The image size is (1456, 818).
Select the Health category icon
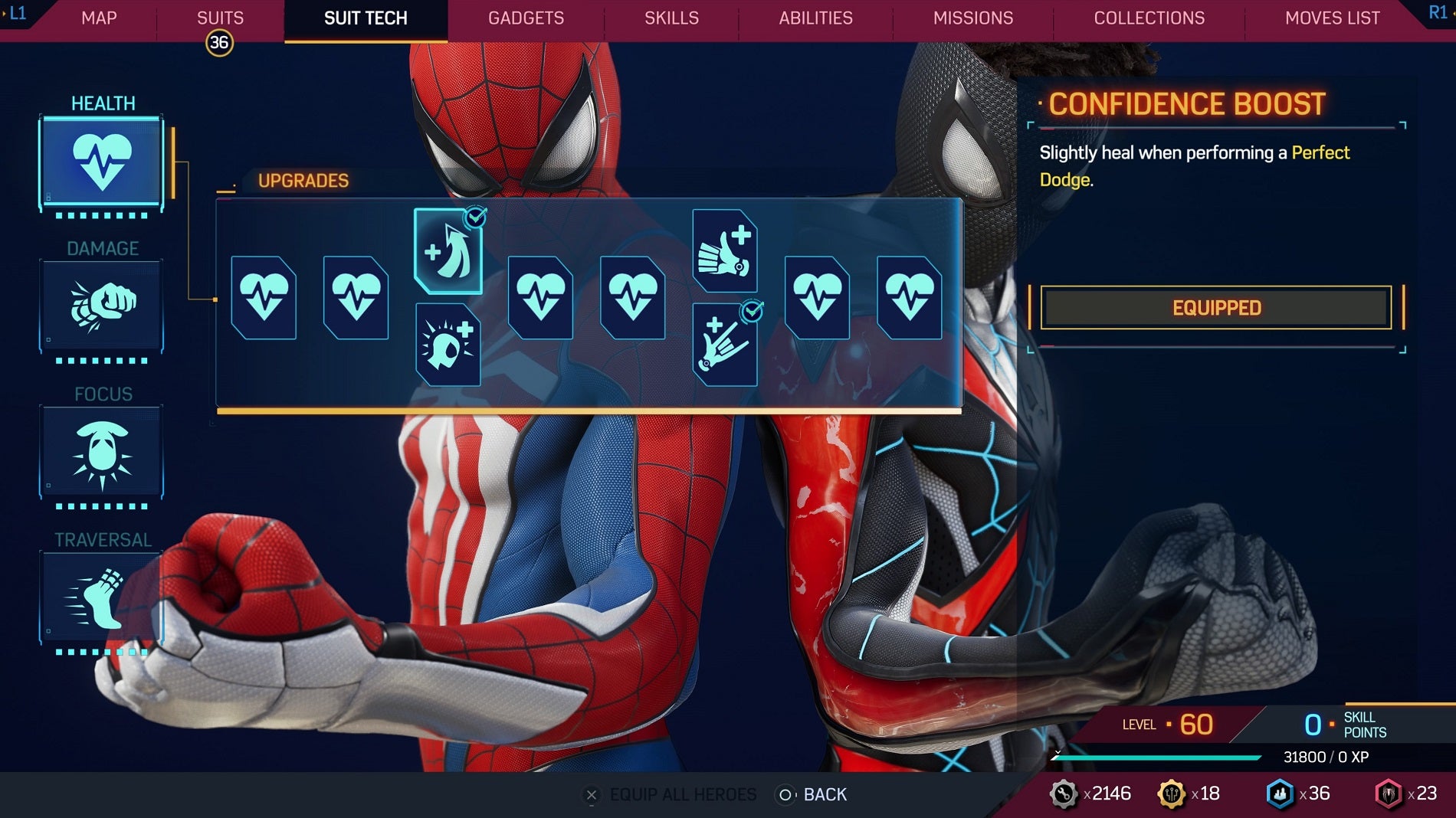(x=102, y=161)
